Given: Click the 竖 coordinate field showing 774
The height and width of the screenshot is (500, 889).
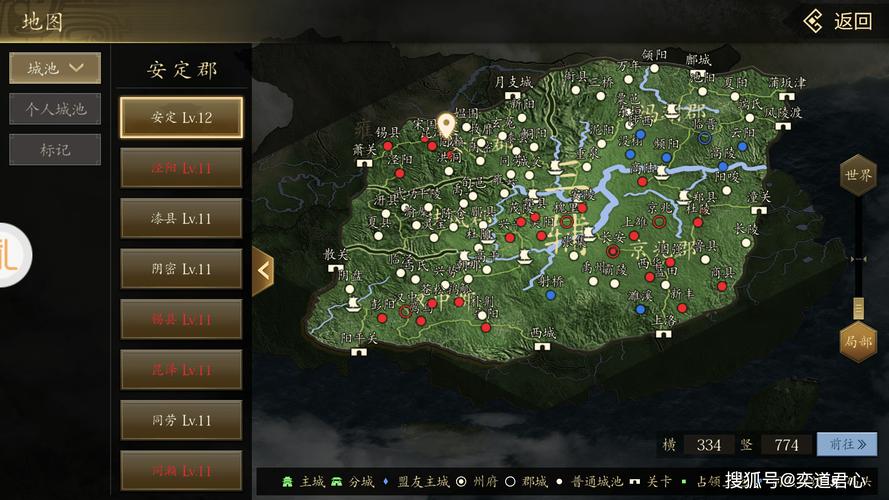Looking at the screenshot, I should 786,444.
